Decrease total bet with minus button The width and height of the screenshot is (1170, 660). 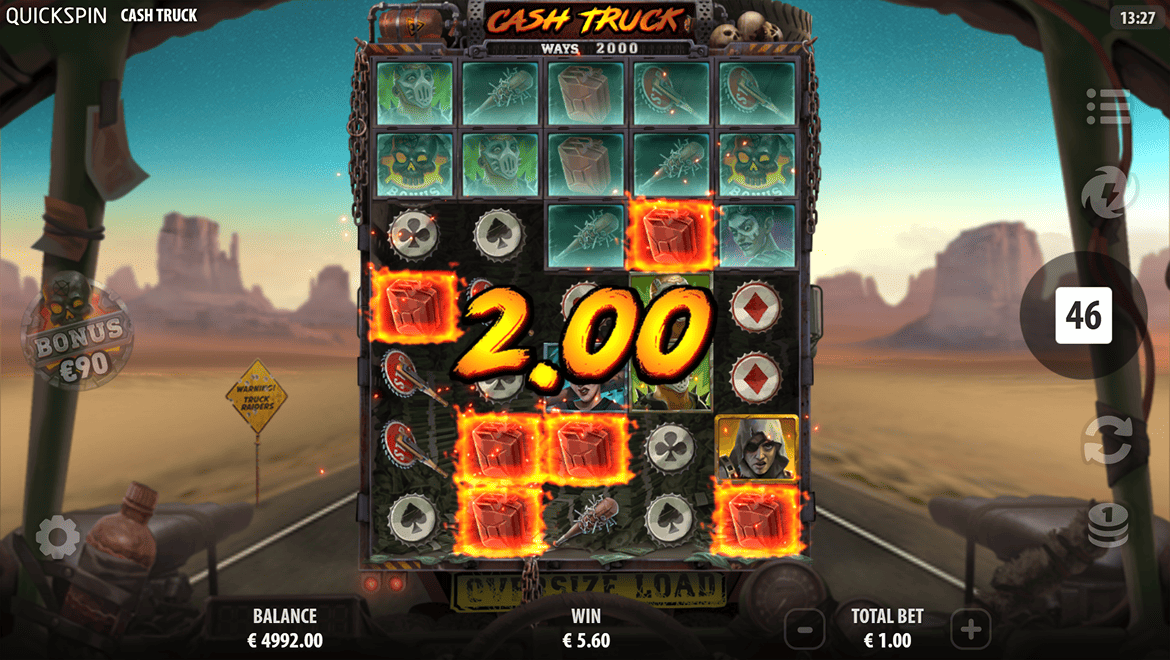click(x=805, y=629)
